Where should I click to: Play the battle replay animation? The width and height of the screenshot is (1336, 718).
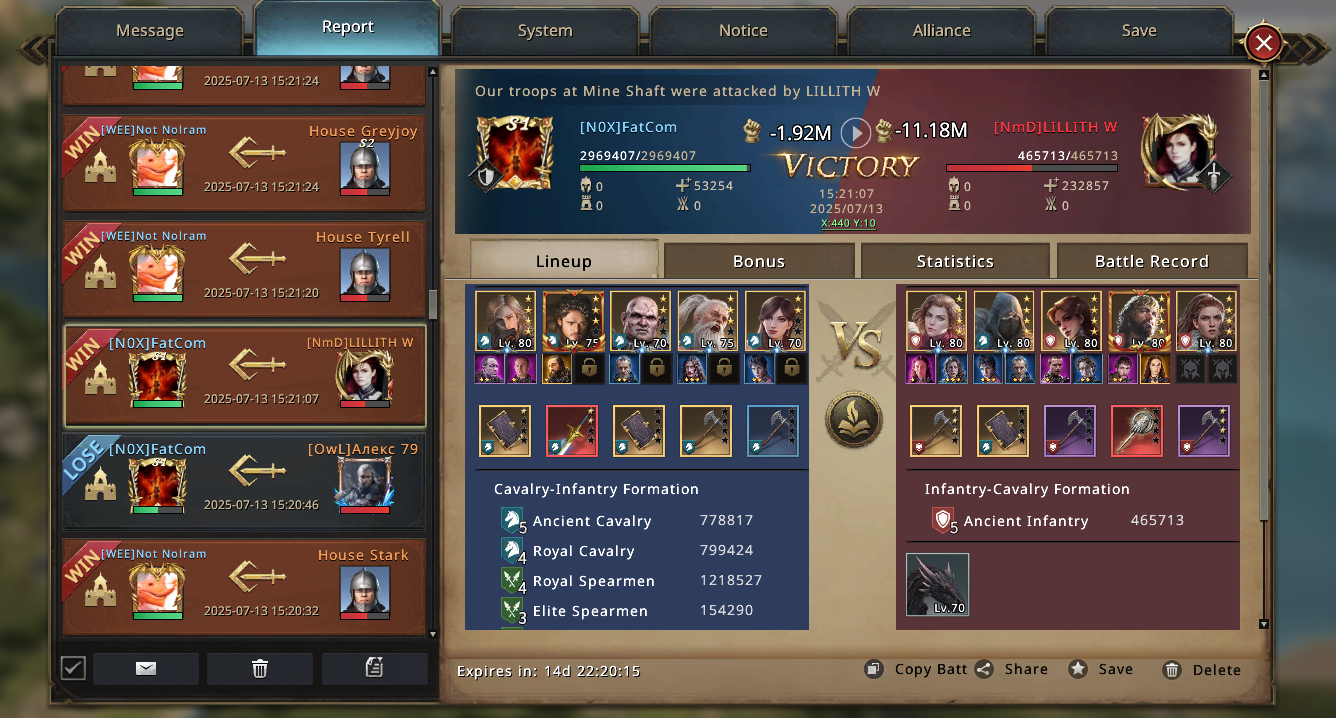(855, 132)
